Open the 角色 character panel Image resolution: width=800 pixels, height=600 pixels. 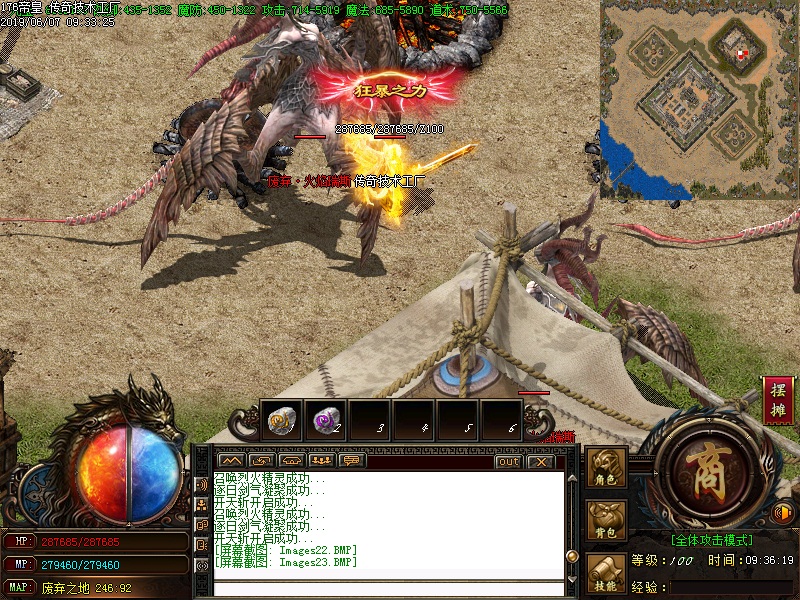(607, 468)
